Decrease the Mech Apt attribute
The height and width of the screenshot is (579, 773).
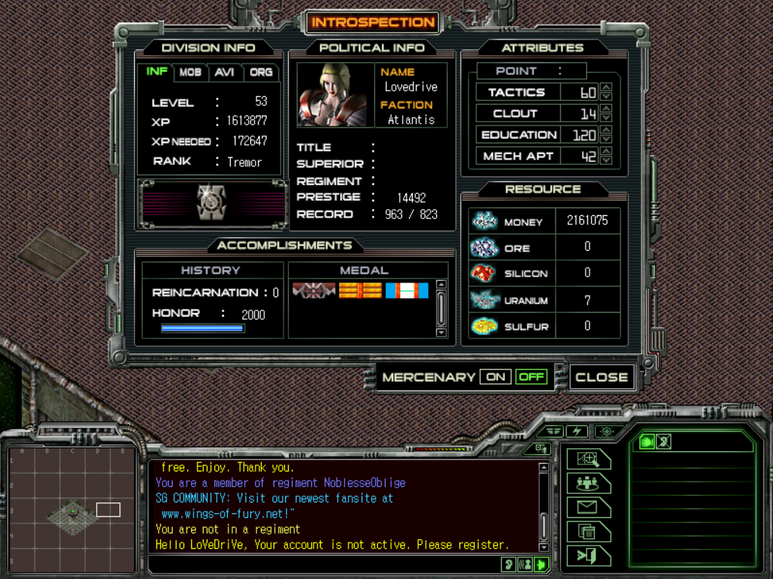pos(606,160)
